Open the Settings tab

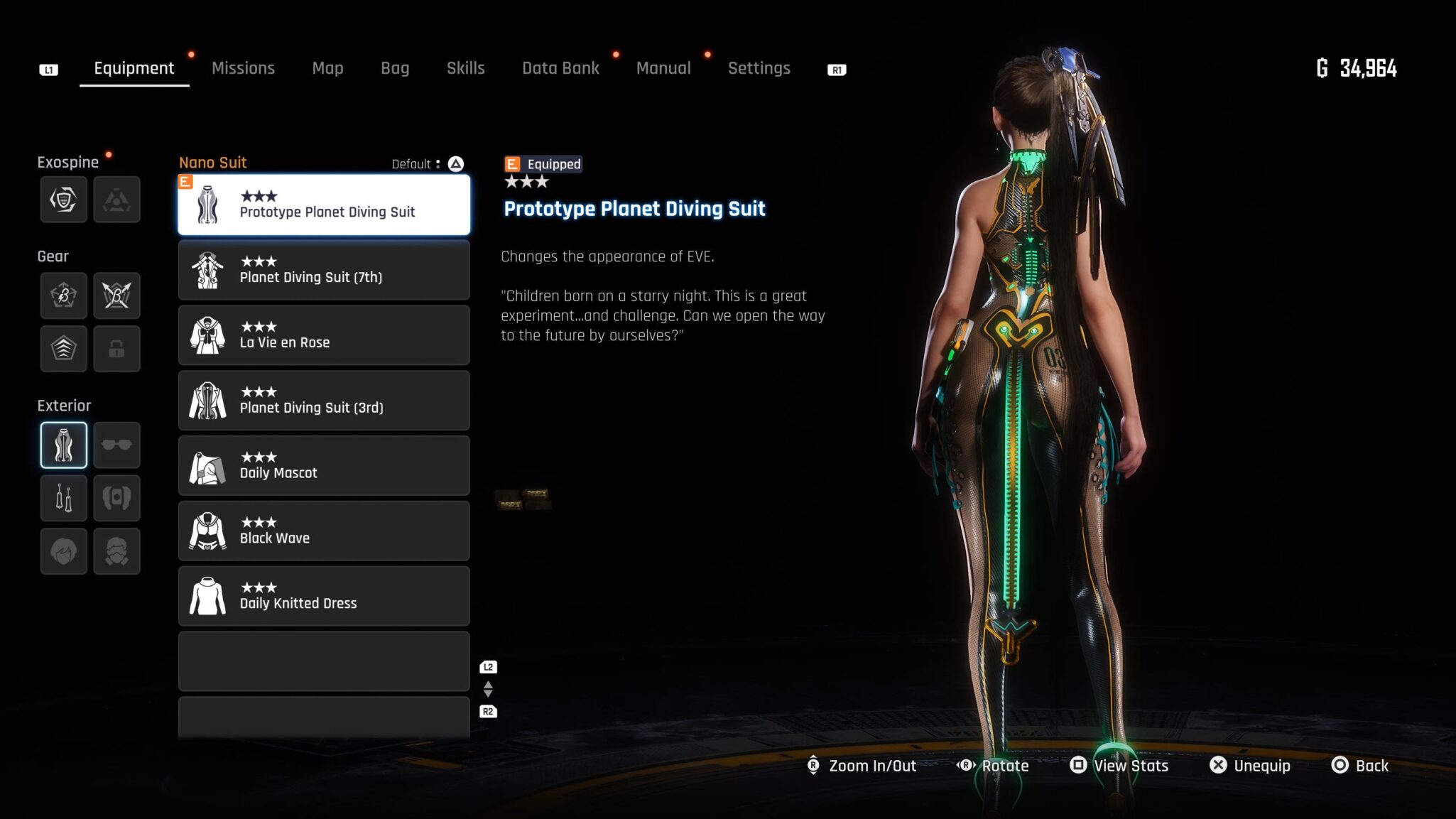tap(759, 68)
